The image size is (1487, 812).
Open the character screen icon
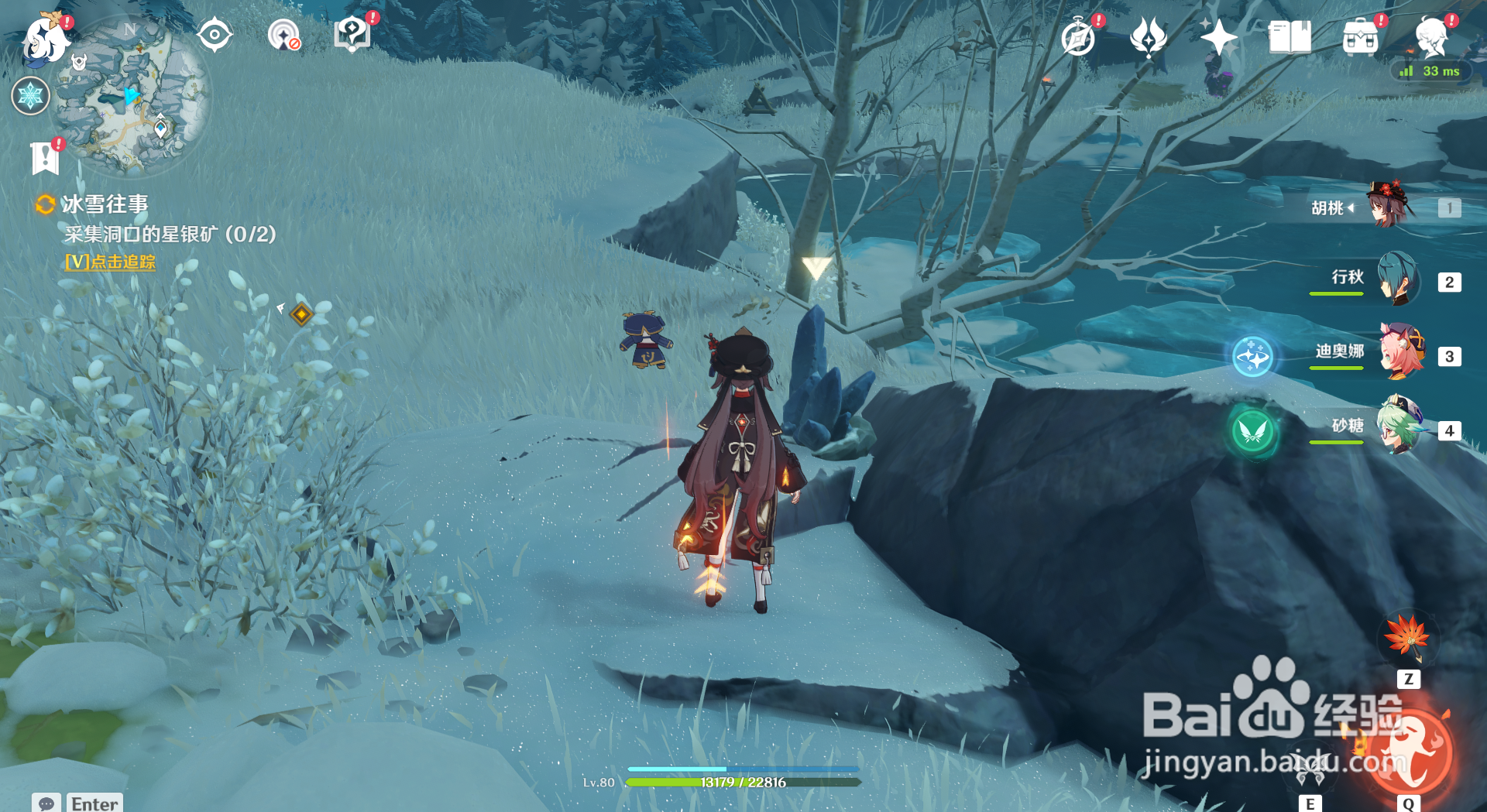[x=1431, y=37]
